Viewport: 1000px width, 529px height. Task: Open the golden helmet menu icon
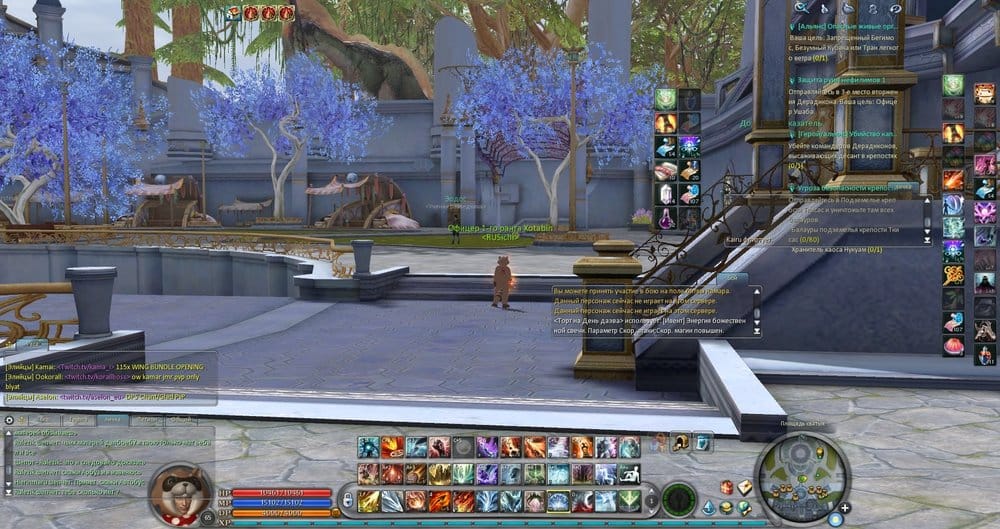tap(679, 442)
